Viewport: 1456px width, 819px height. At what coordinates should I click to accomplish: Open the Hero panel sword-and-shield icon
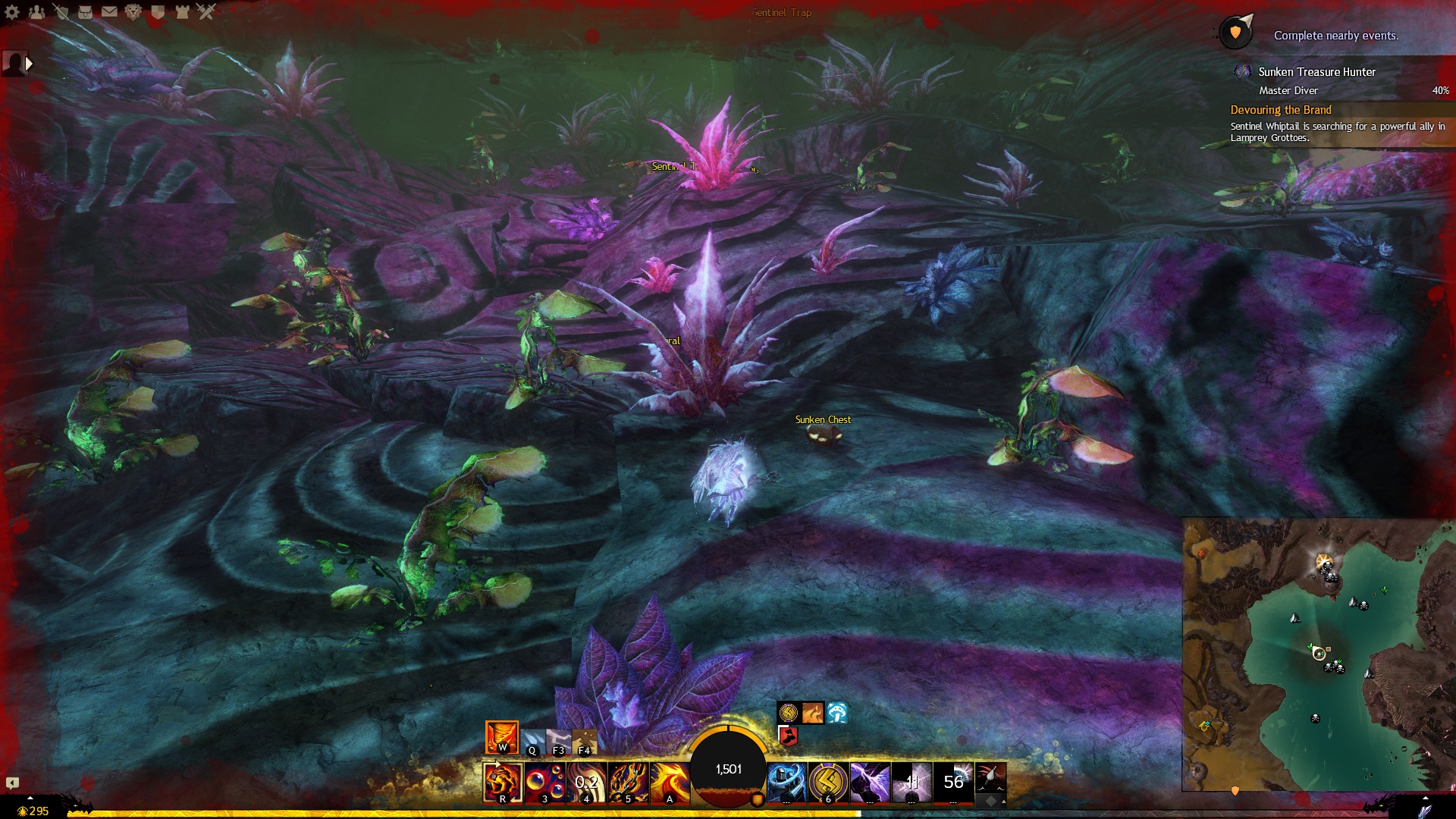[x=61, y=11]
